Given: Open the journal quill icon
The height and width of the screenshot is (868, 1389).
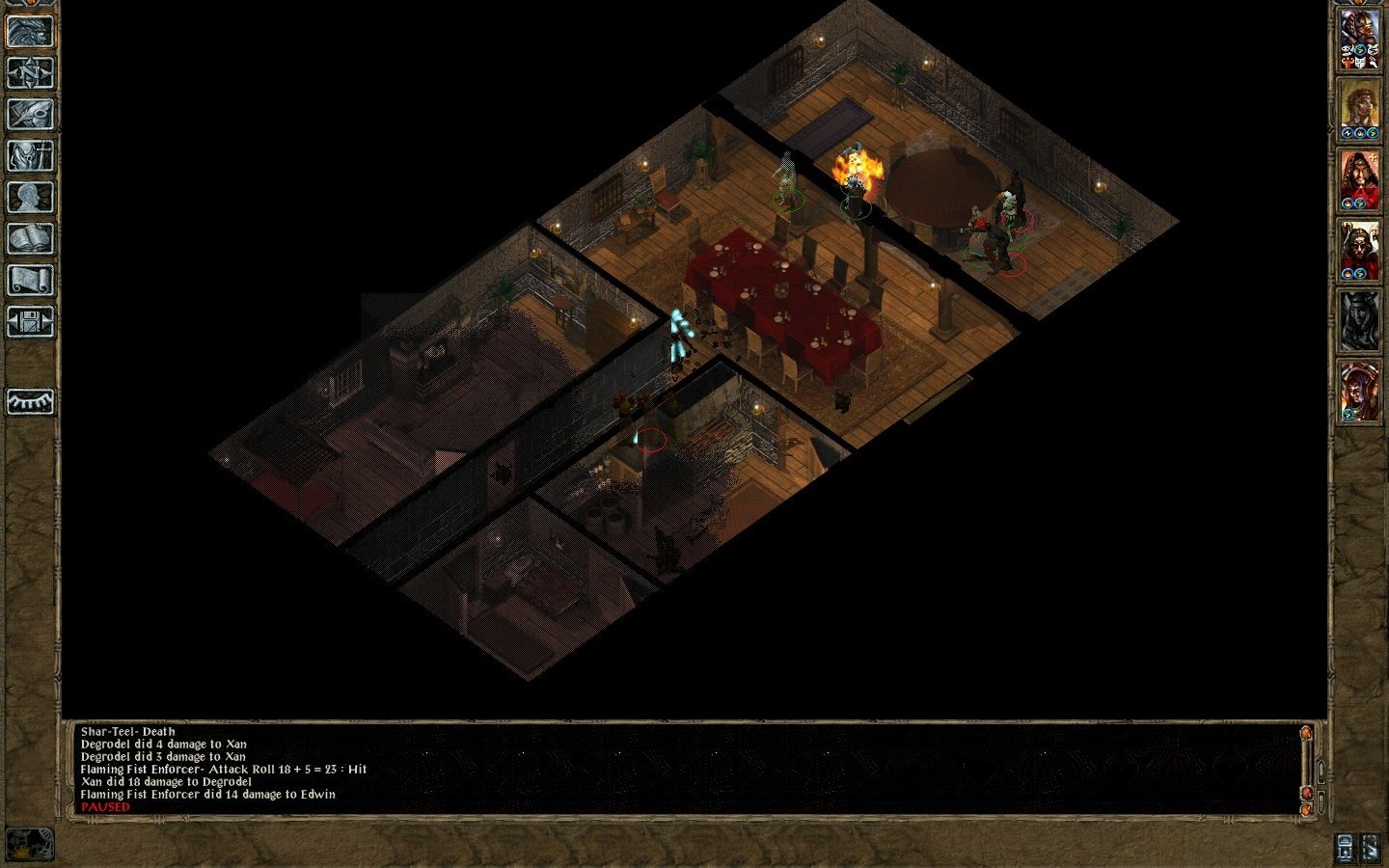Looking at the screenshot, I should (x=30, y=114).
